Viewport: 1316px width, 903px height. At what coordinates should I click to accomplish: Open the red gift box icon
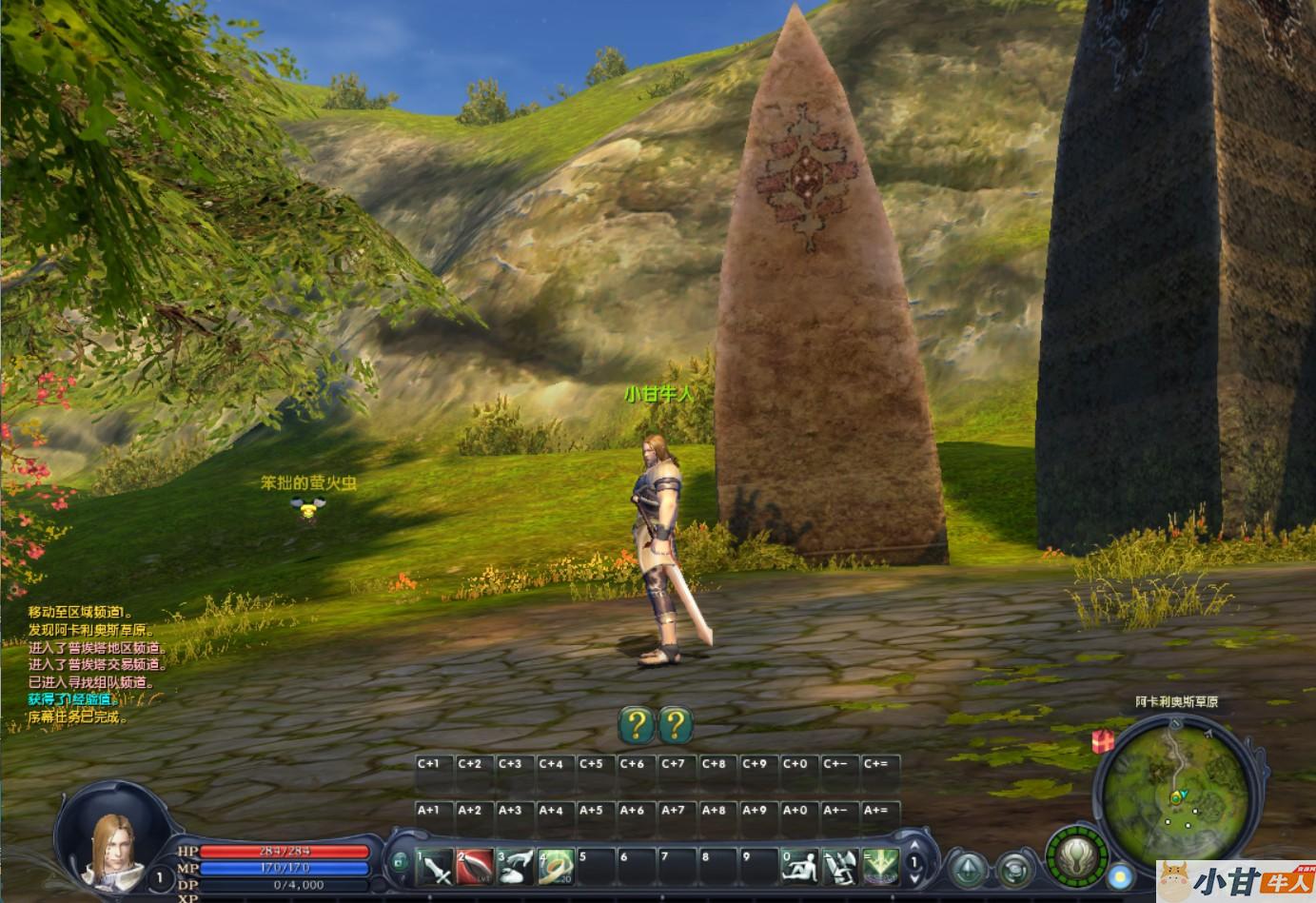point(1103,740)
